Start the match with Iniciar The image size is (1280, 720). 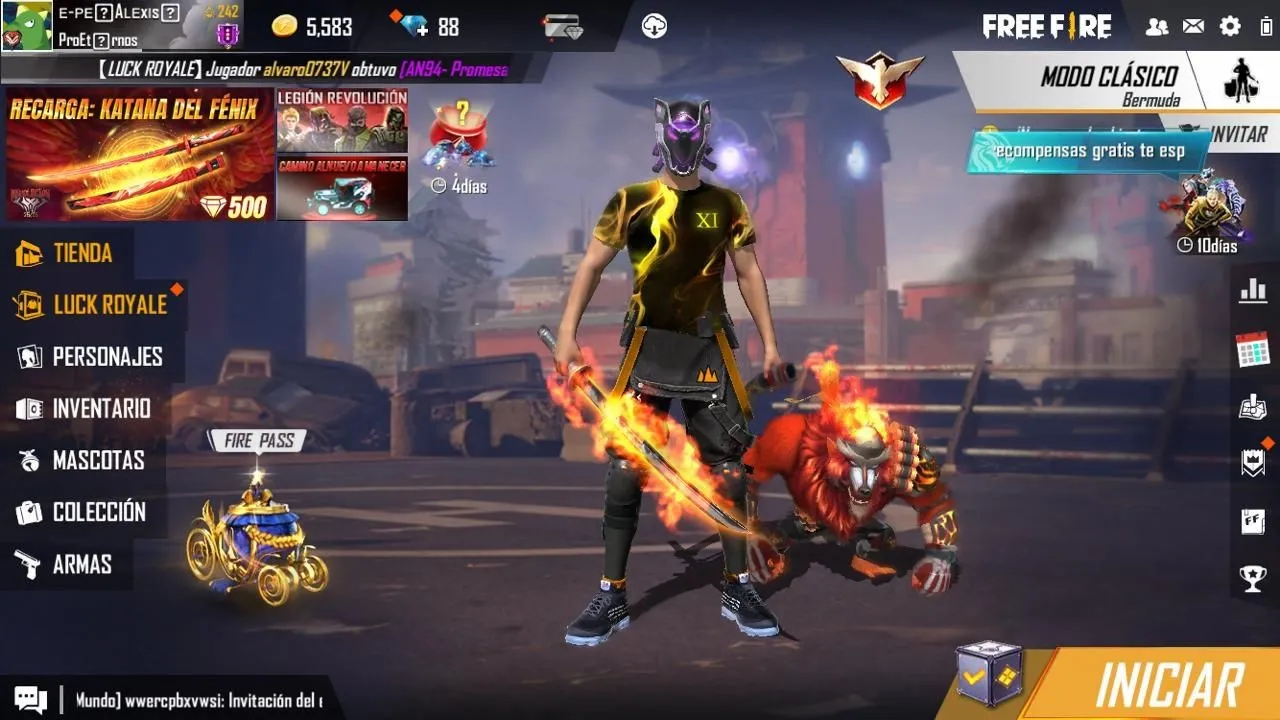pyautogui.click(x=1168, y=685)
